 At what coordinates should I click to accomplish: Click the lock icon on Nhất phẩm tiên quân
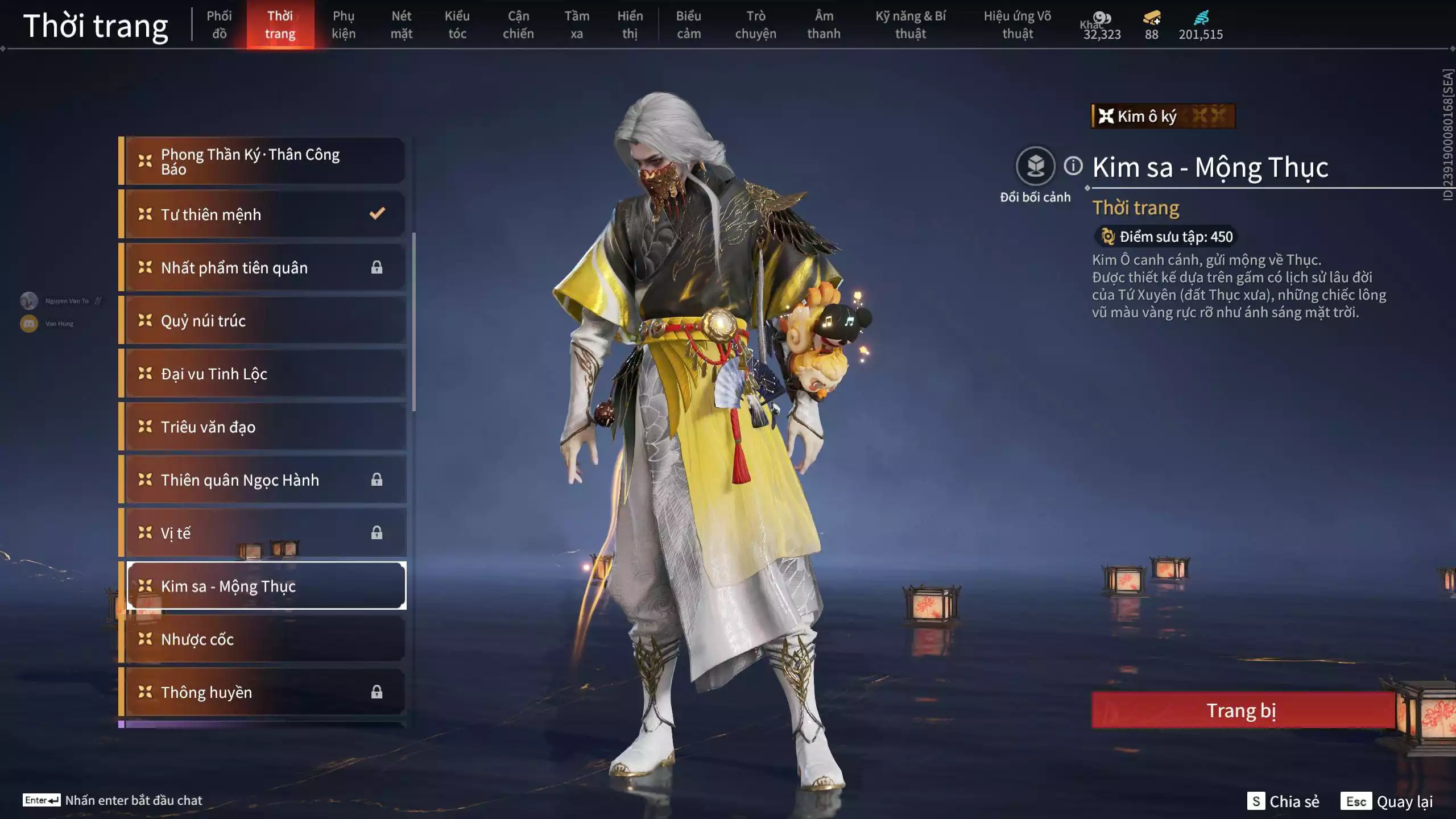tap(377, 267)
